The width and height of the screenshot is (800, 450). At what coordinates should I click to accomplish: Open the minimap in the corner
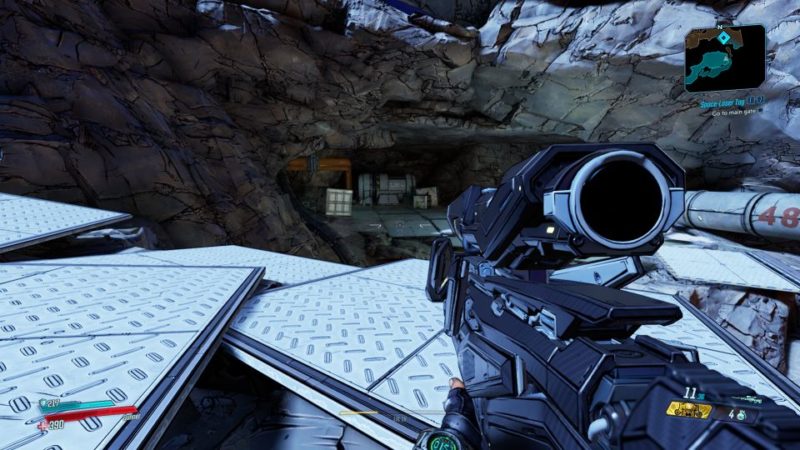point(724,57)
